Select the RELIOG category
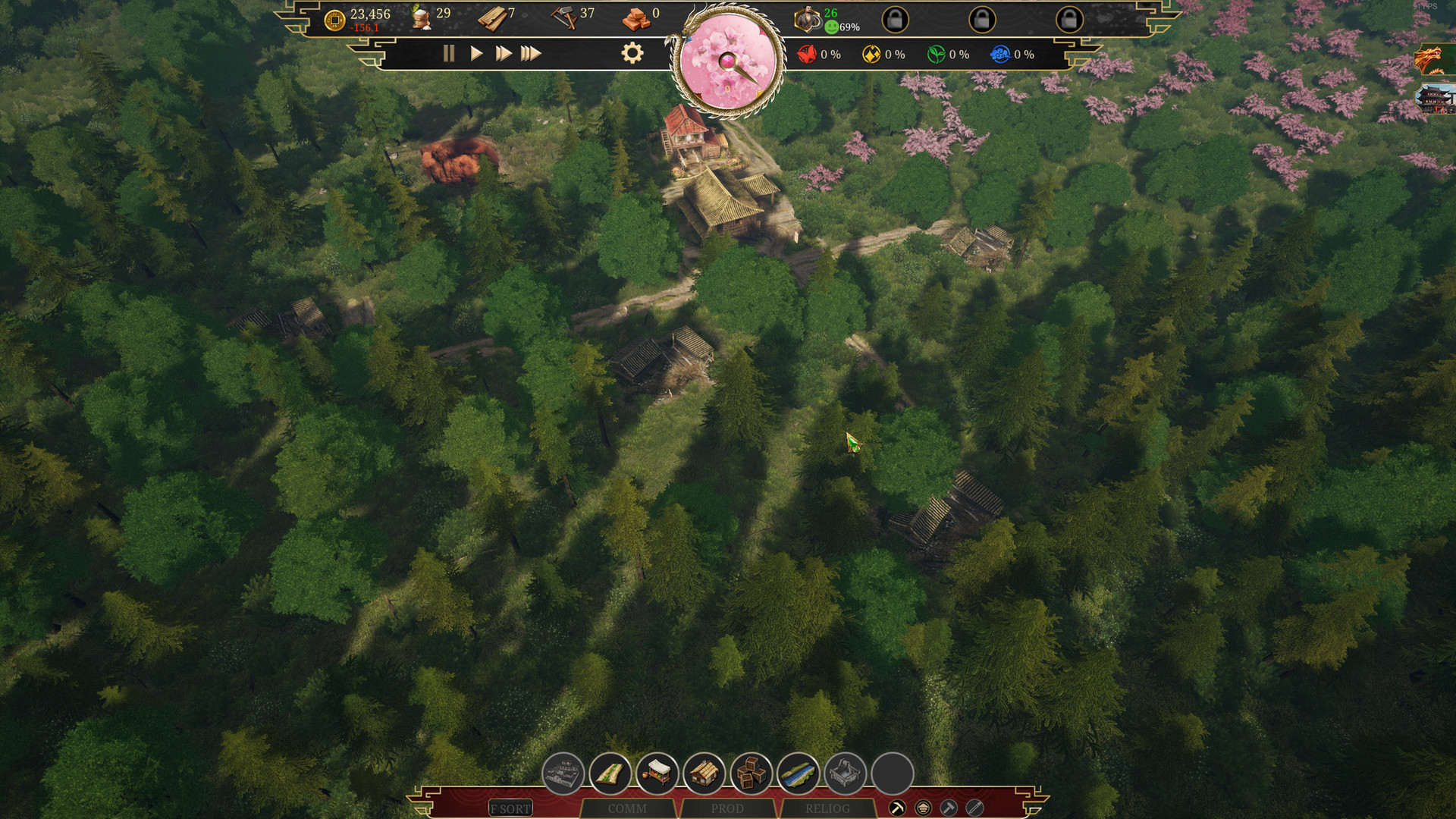 (827, 808)
